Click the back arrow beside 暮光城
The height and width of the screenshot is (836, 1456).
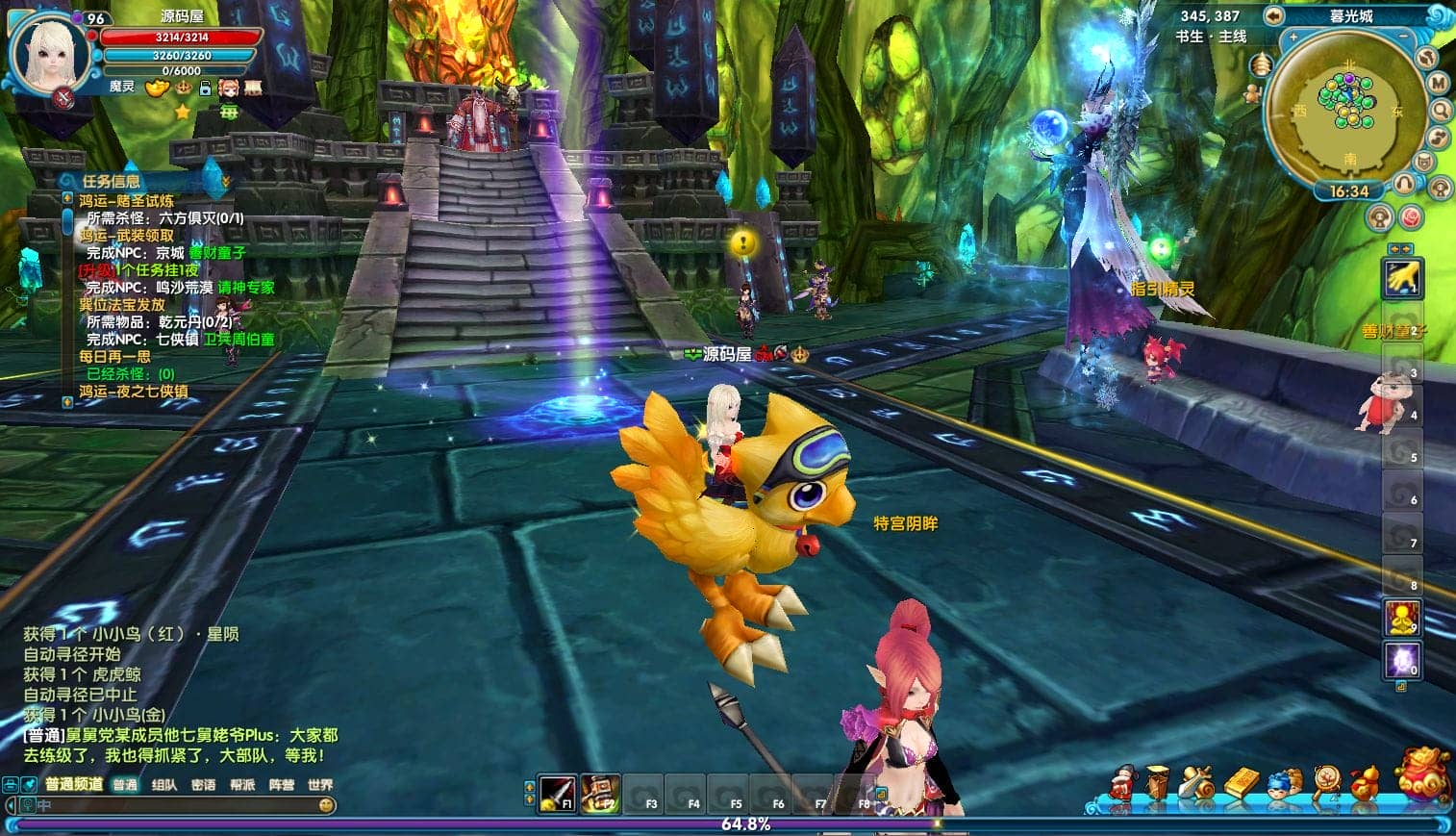1274,15
